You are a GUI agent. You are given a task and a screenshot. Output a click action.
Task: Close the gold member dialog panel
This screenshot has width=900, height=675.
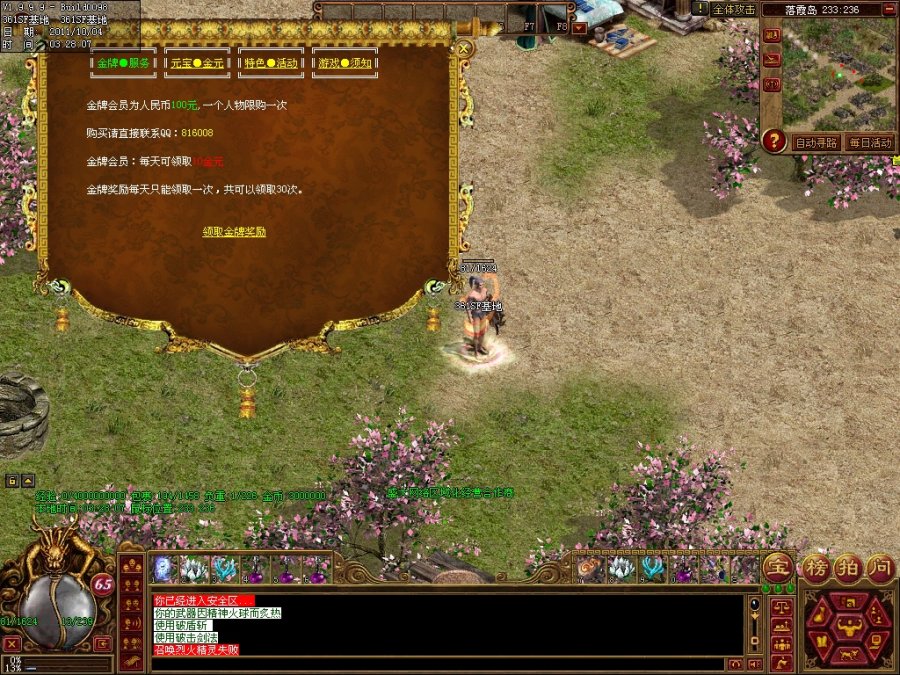coord(464,47)
